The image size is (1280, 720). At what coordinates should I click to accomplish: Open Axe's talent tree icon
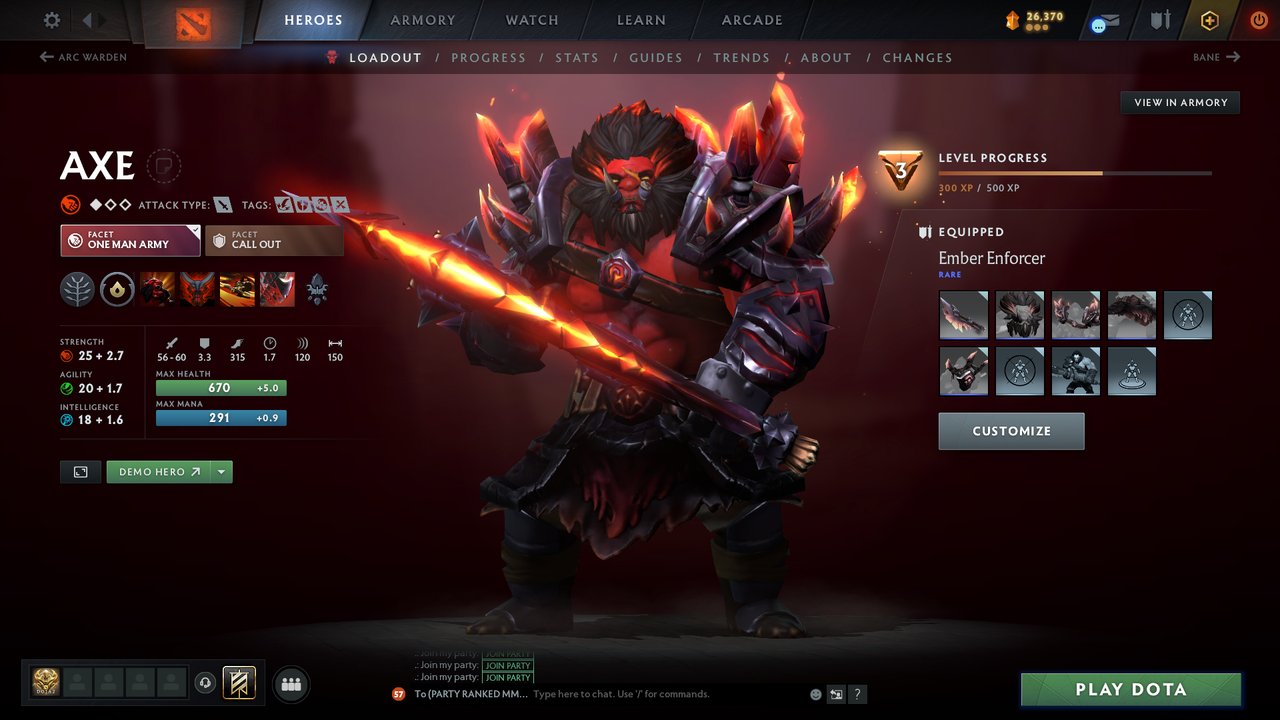[317, 289]
